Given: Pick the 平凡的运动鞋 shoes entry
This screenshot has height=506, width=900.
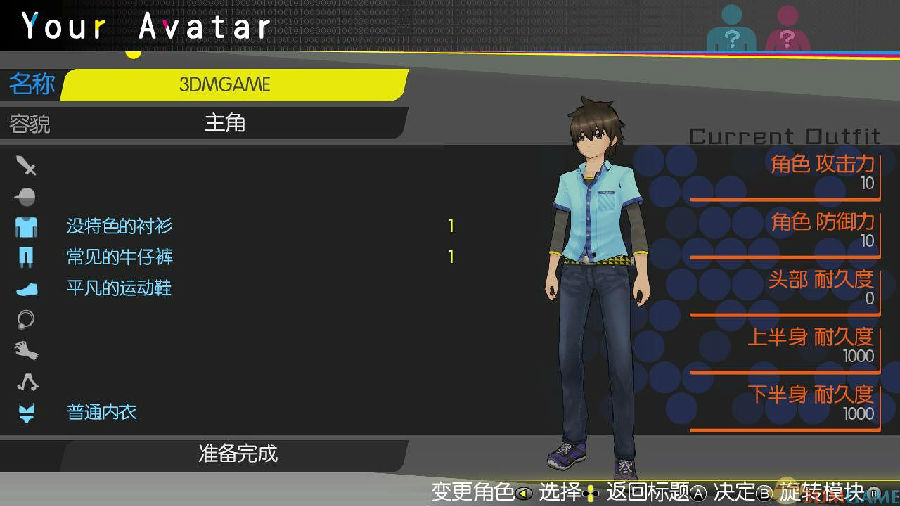Looking at the screenshot, I should [x=119, y=288].
